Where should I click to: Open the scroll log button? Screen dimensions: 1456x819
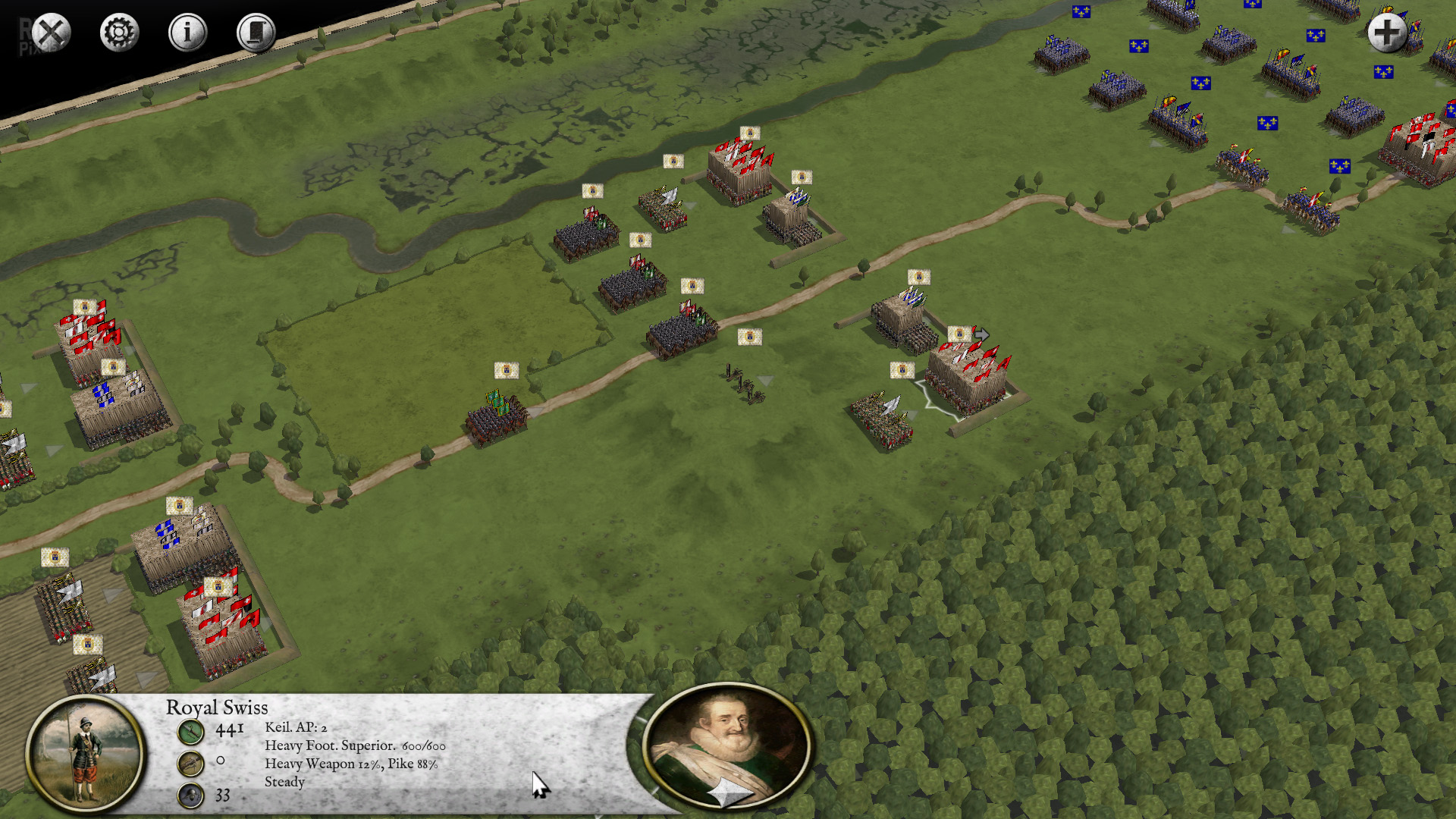pyautogui.click(x=256, y=33)
